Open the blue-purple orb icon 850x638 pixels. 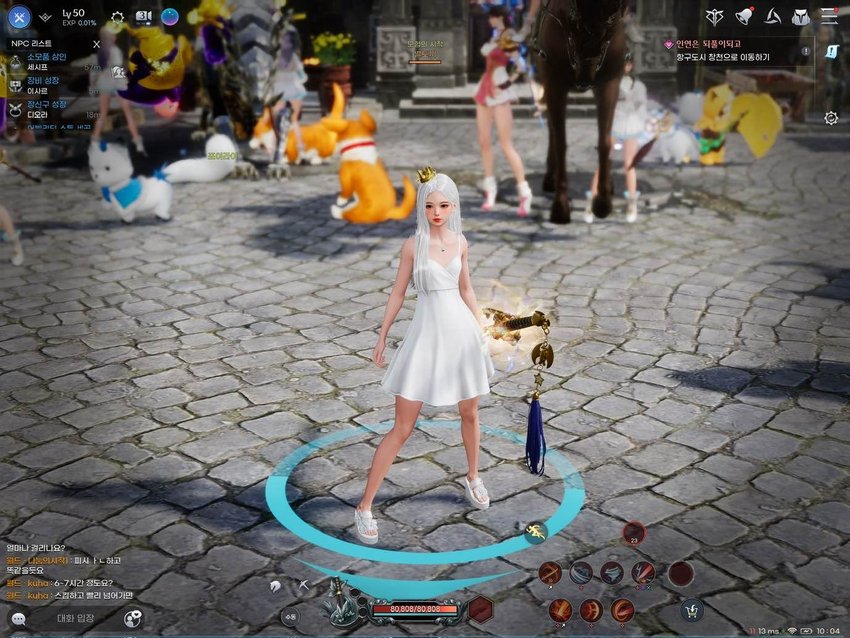(x=170, y=17)
